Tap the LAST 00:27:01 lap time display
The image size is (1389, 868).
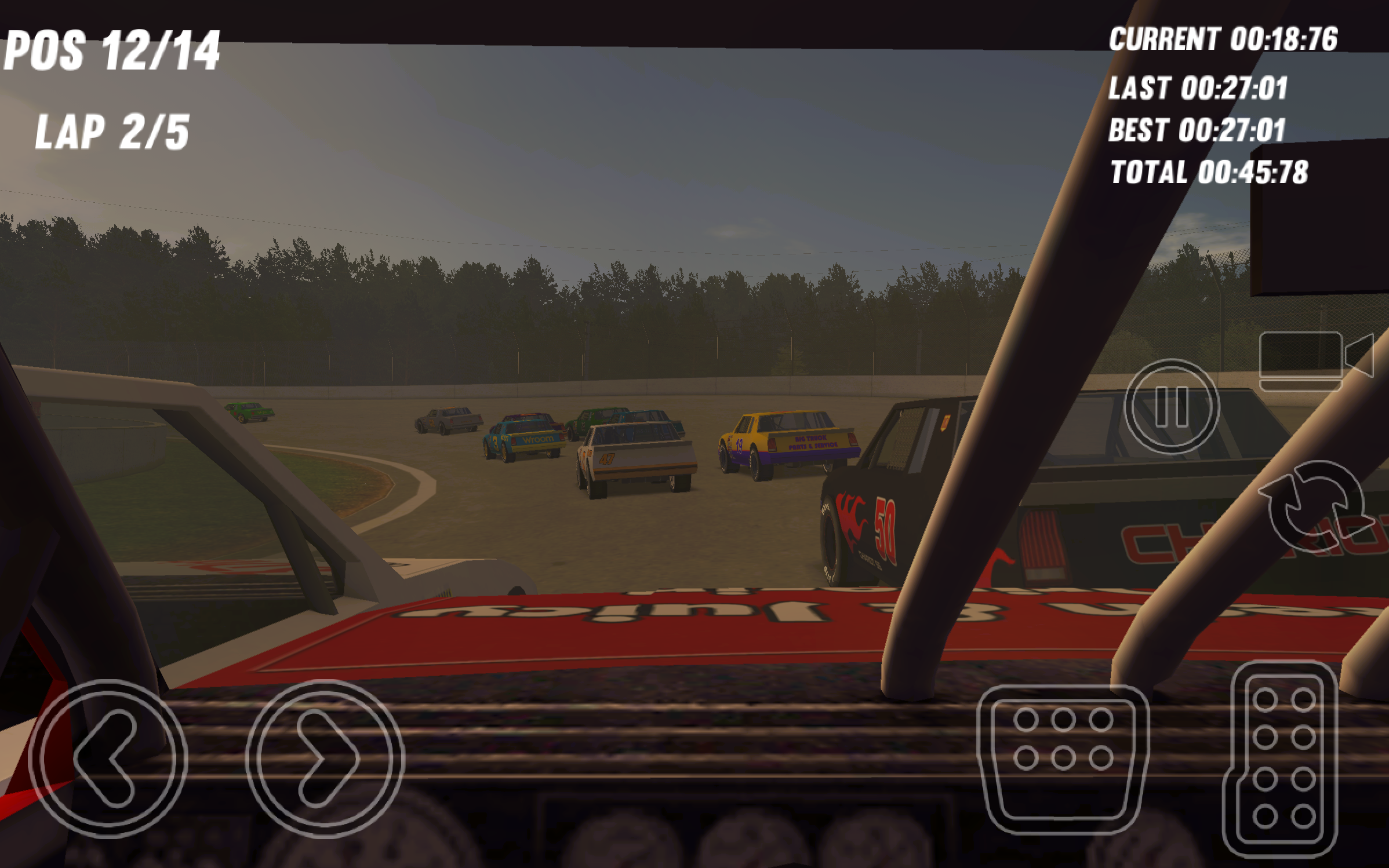pyautogui.click(x=1199, y=87)
